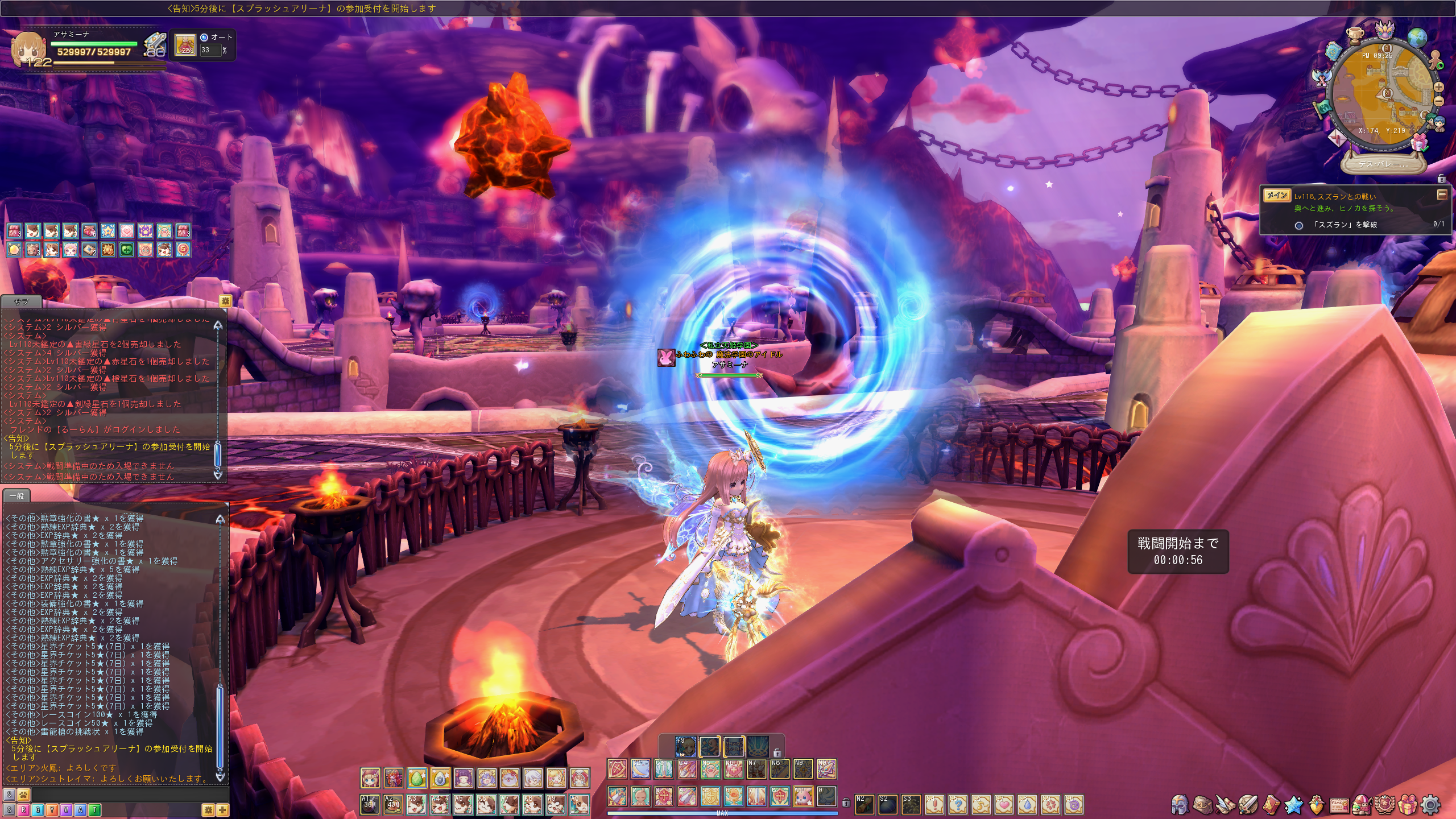Toggle the オート radio option

tap(204, 37)
